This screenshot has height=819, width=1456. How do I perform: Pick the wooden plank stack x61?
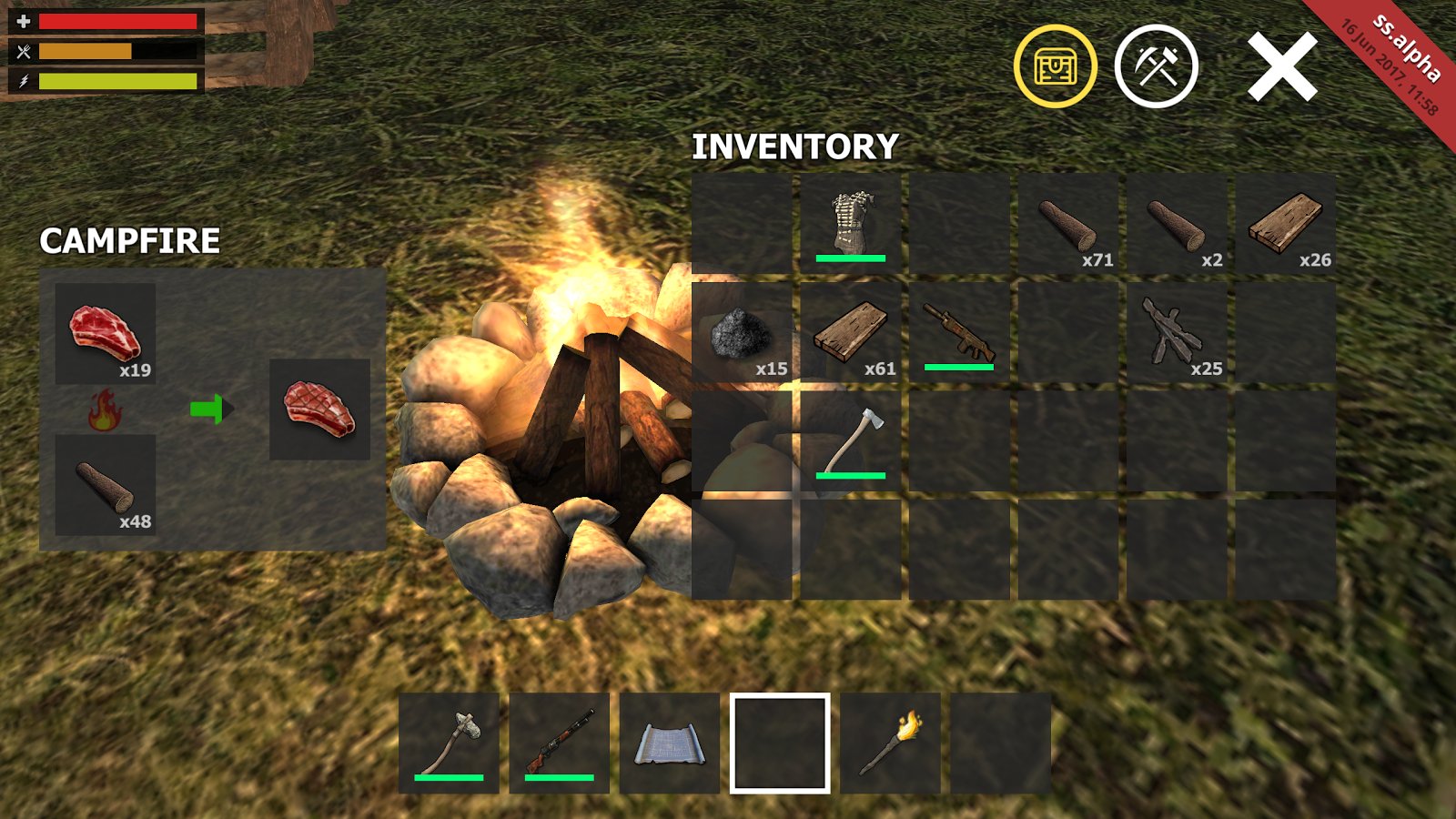click(851, 332)
